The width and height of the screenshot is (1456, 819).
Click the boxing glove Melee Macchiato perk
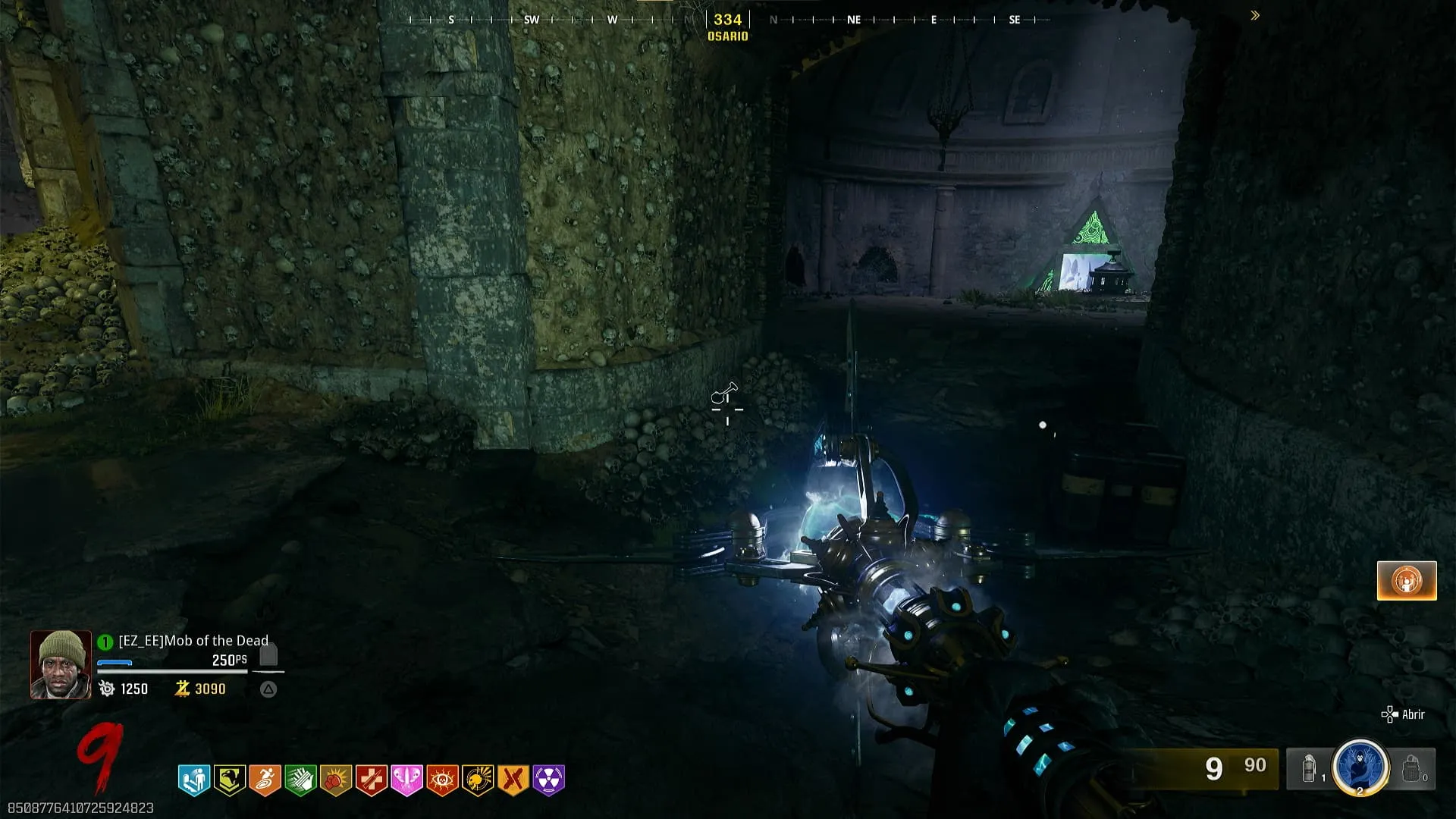336,780
